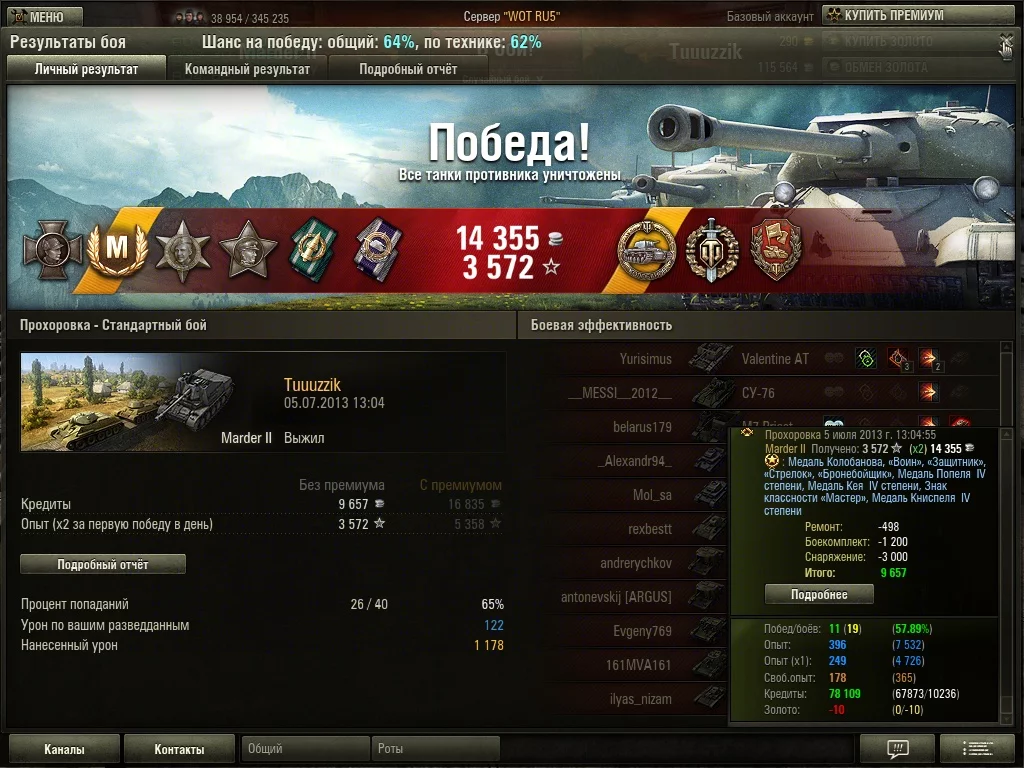Click КУПИТЬ ПРЕМИУМ button
This screenshot has height=768, width=1024.
(884, 15)
